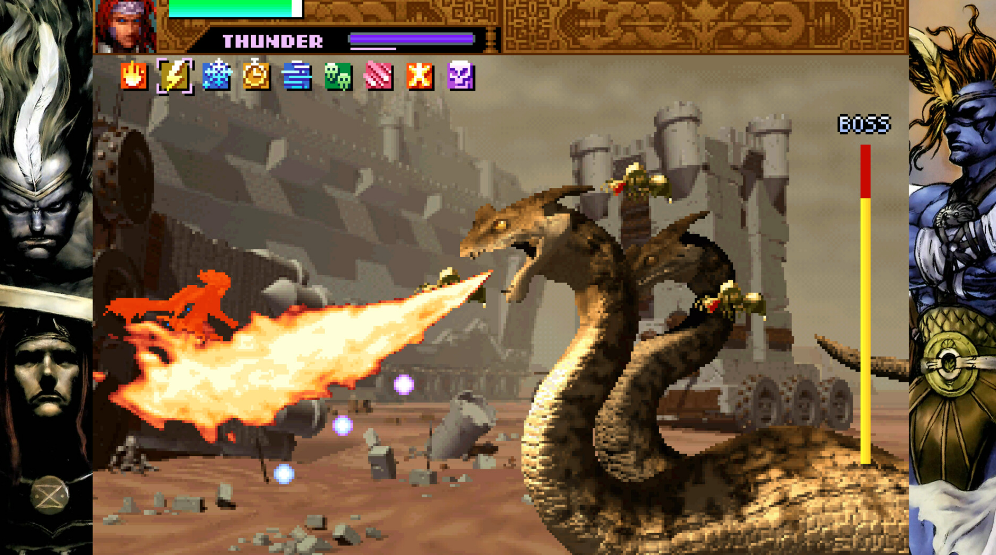Choose the Thunder lightning bolt spell

(x=175, y=76)
